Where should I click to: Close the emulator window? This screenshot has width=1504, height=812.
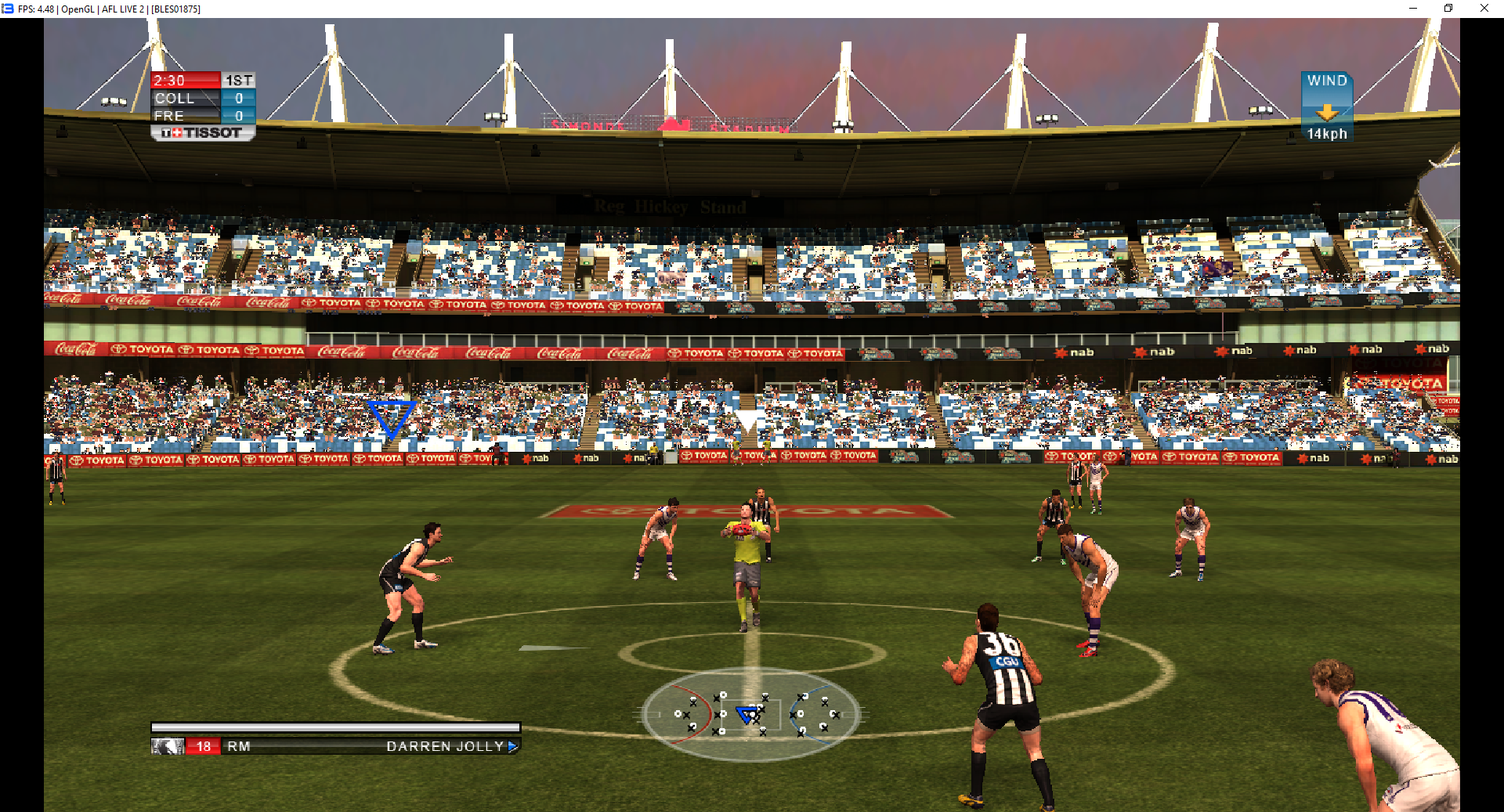point(1484,9)
